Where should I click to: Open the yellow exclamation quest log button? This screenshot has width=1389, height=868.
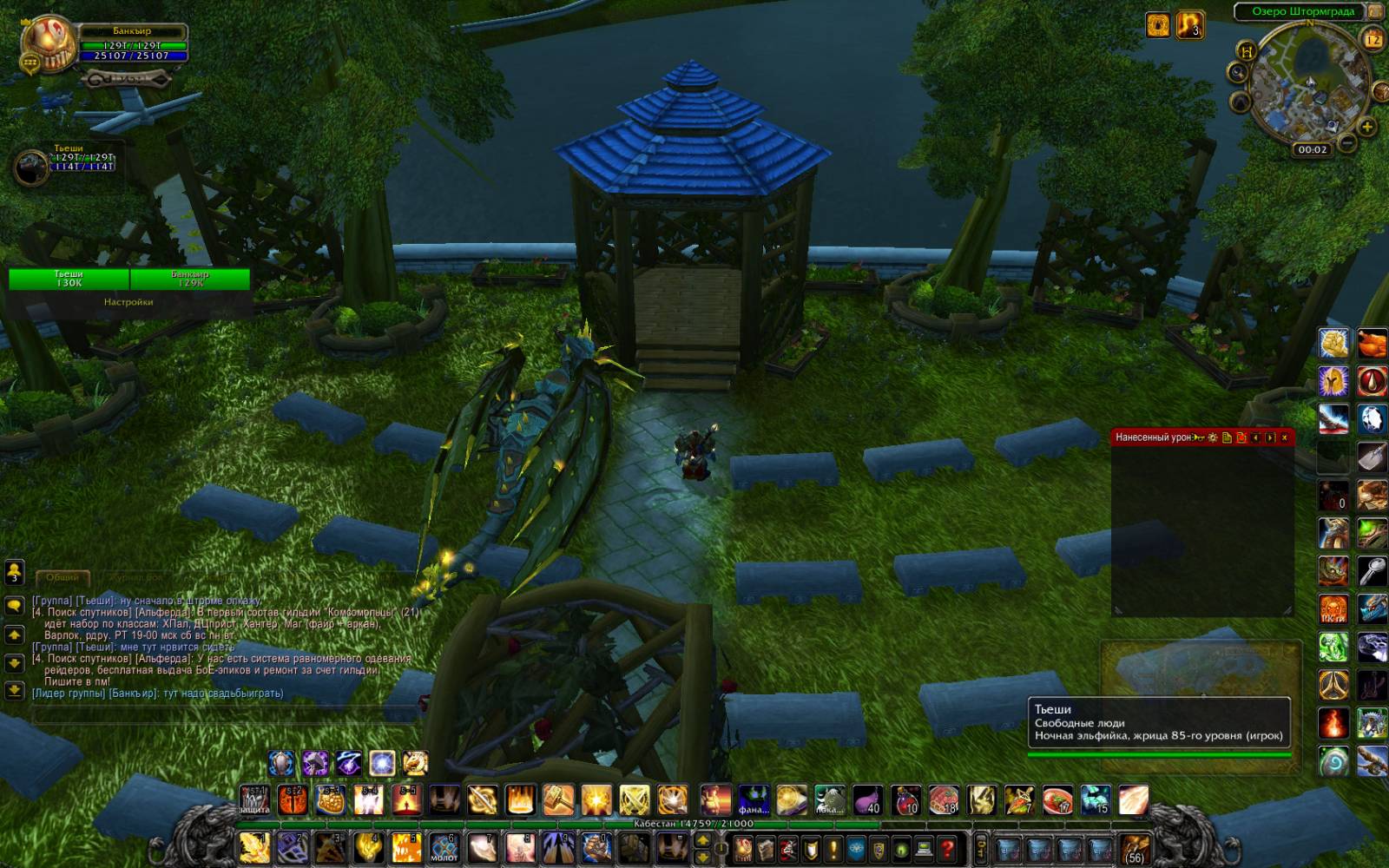point(833,848)
